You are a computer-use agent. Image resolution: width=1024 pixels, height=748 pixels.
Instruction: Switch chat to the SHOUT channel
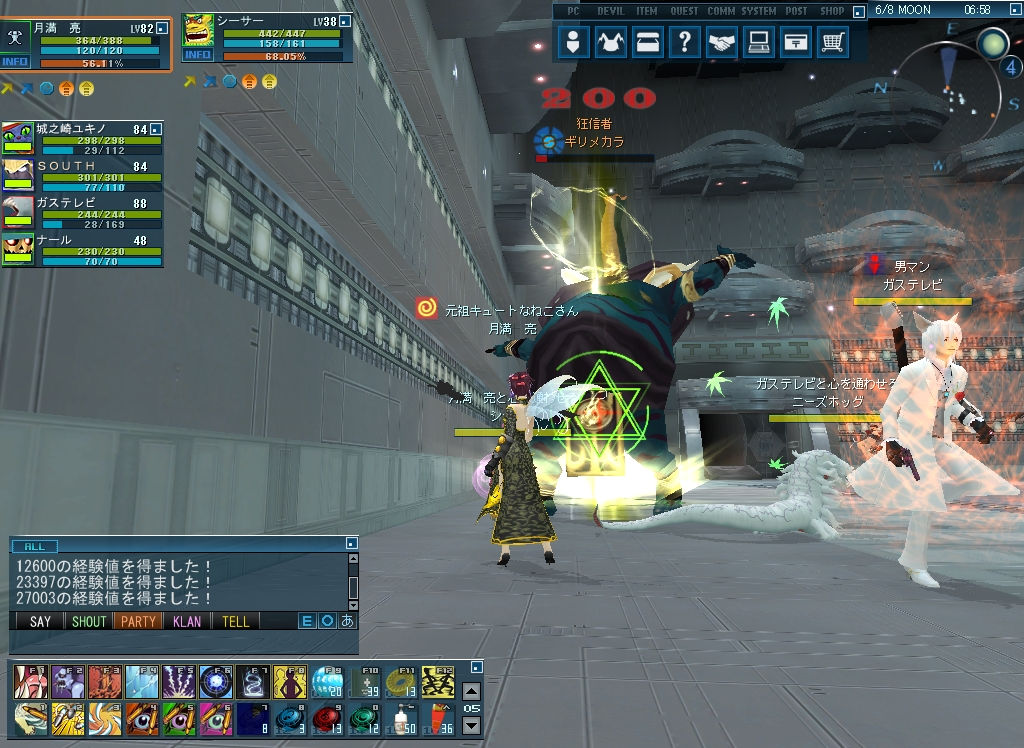pyautogui.click(x=89, y=621)
